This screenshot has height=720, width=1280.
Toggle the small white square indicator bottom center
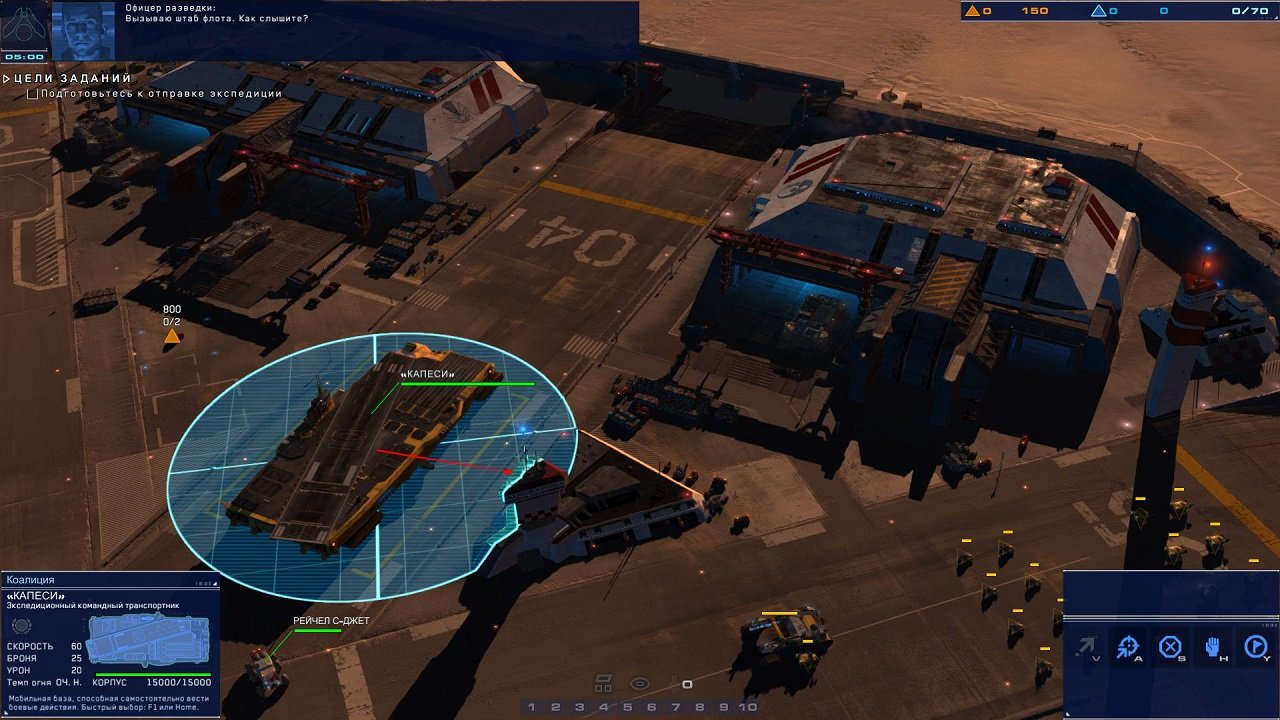coord(686,685)
